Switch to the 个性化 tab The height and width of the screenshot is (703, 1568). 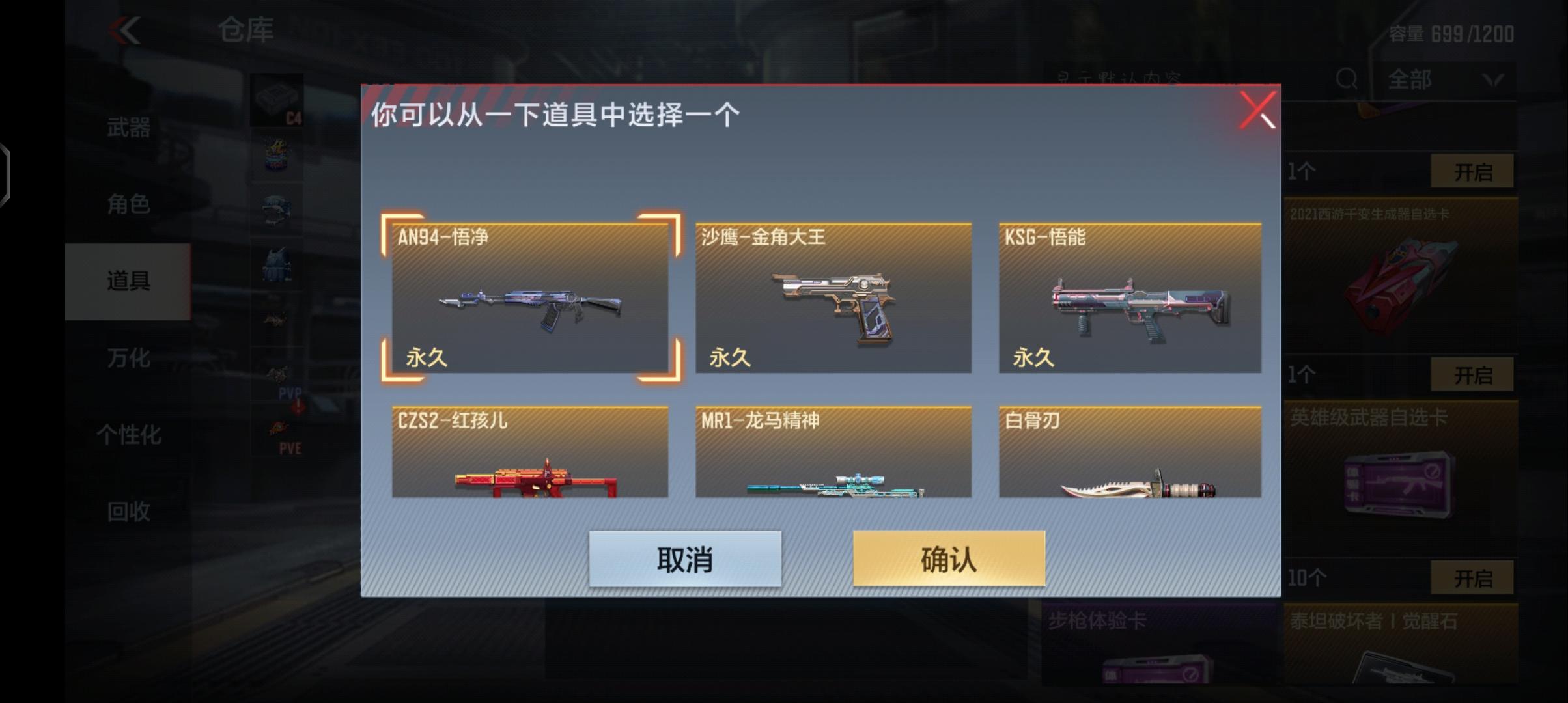pos(128,435)
